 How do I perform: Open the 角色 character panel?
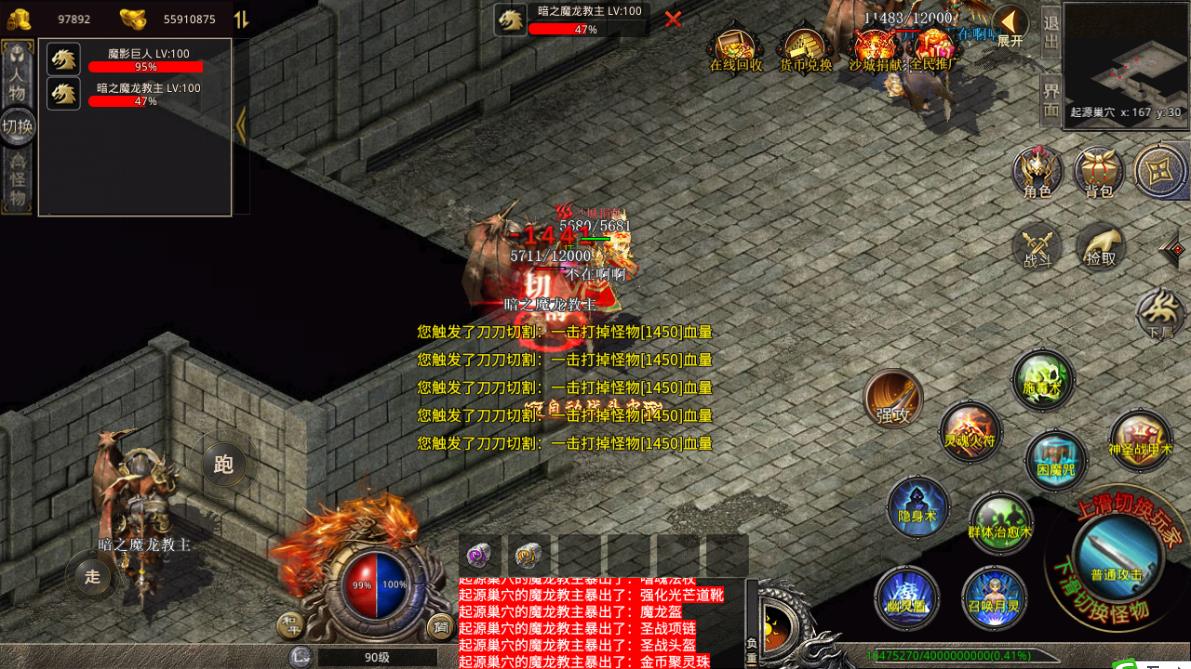point(1037,171)
